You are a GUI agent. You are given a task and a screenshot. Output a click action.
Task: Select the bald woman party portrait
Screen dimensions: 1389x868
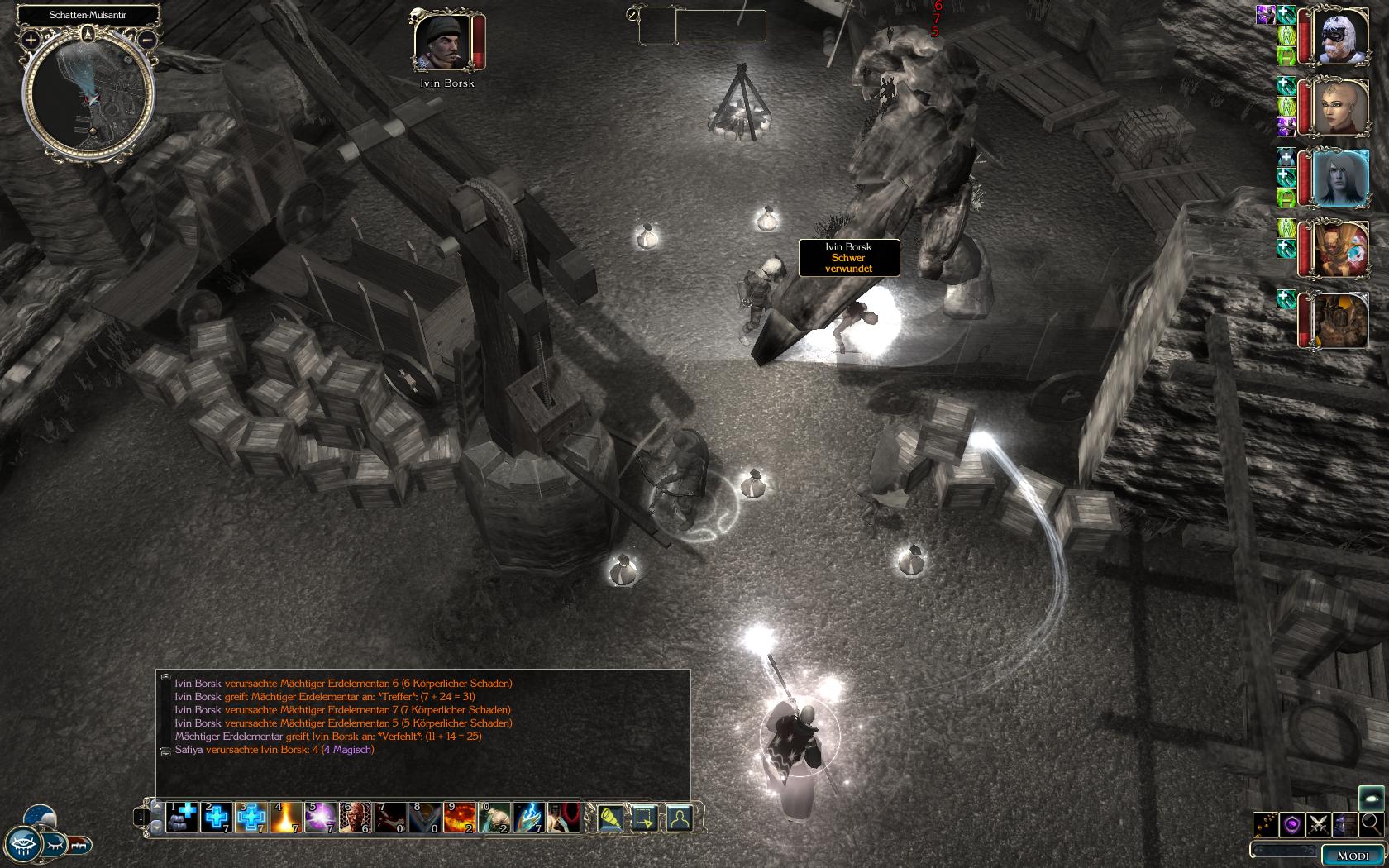(1339, 107)
